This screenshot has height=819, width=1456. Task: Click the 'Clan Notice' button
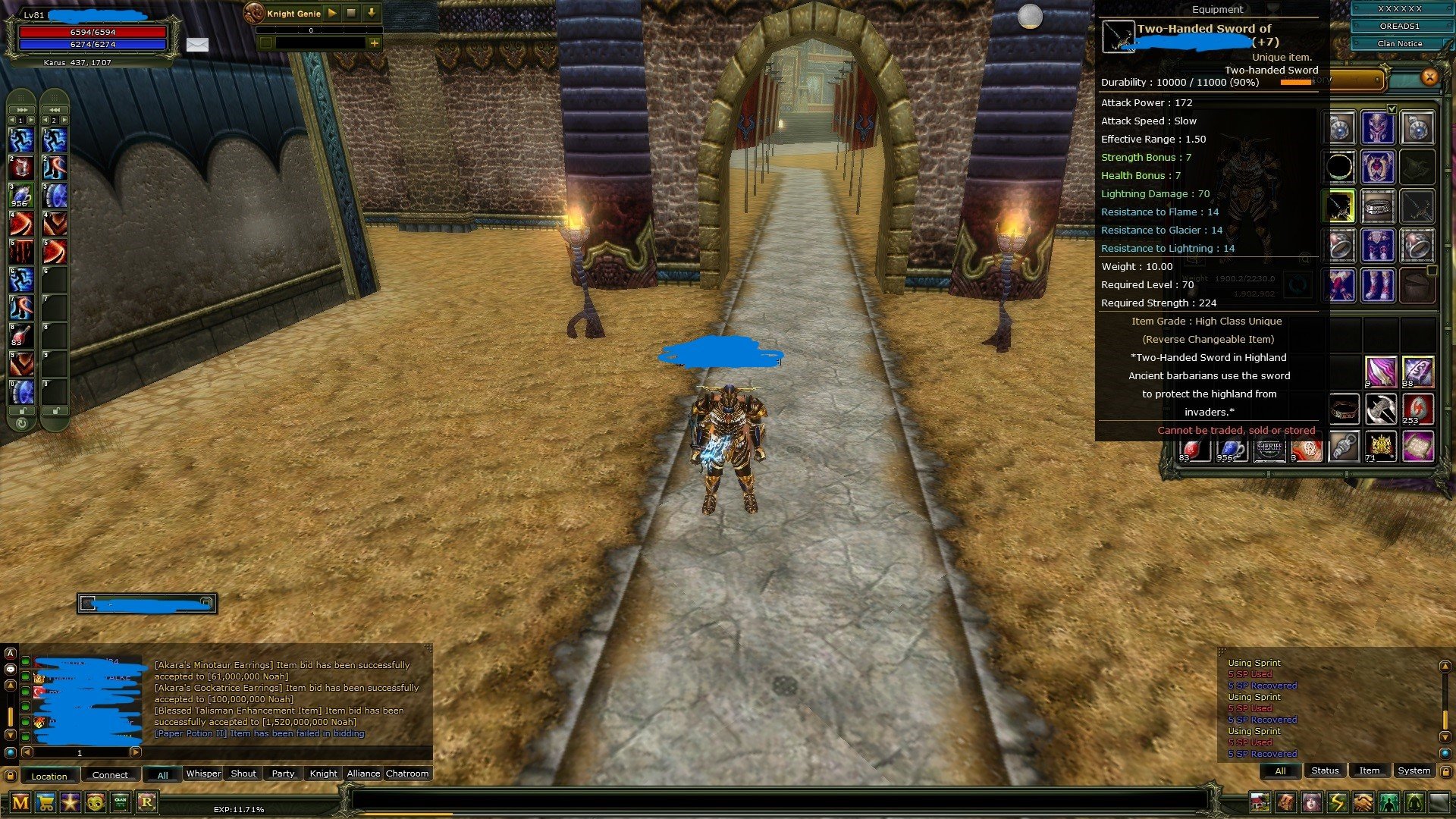tap(1399, 43)
